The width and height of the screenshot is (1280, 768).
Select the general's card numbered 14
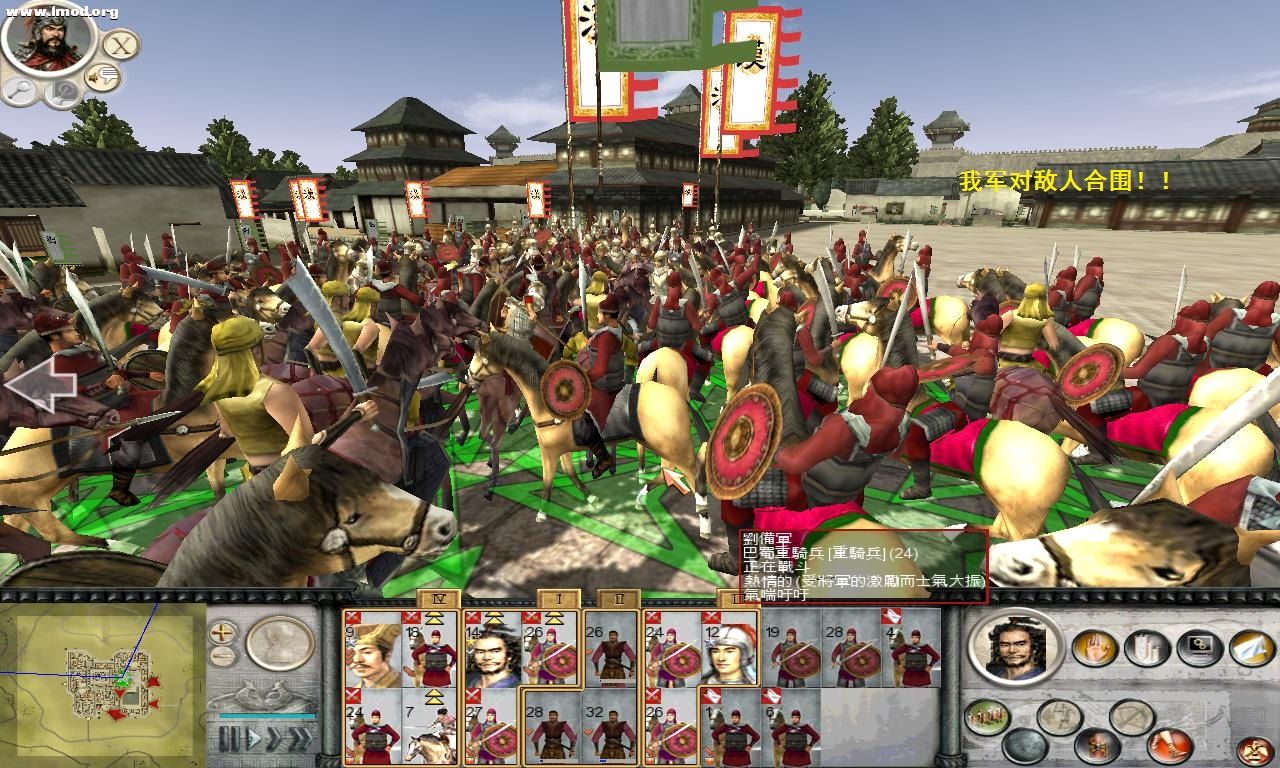(492, 648)
